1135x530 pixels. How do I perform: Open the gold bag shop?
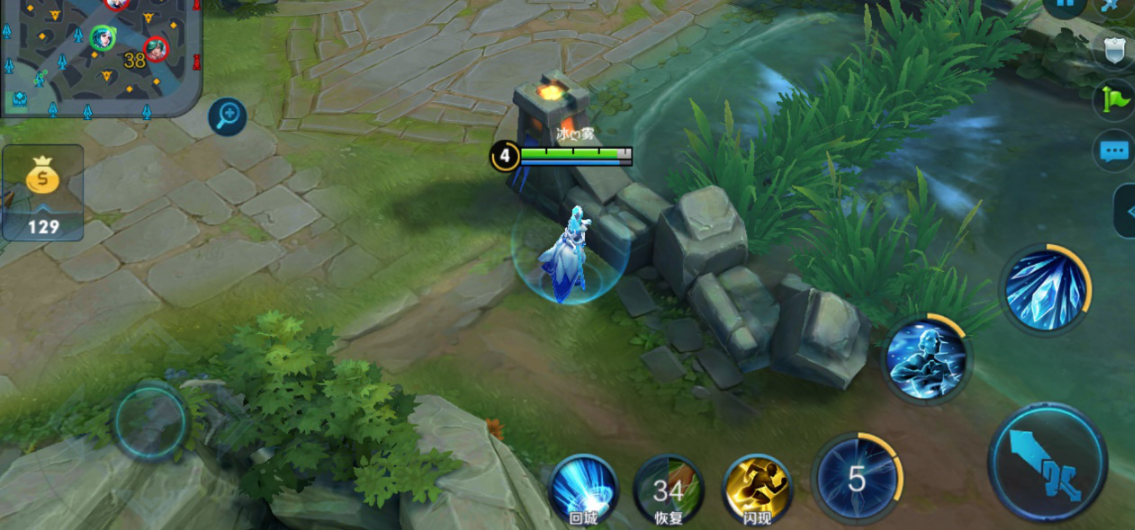42,192
